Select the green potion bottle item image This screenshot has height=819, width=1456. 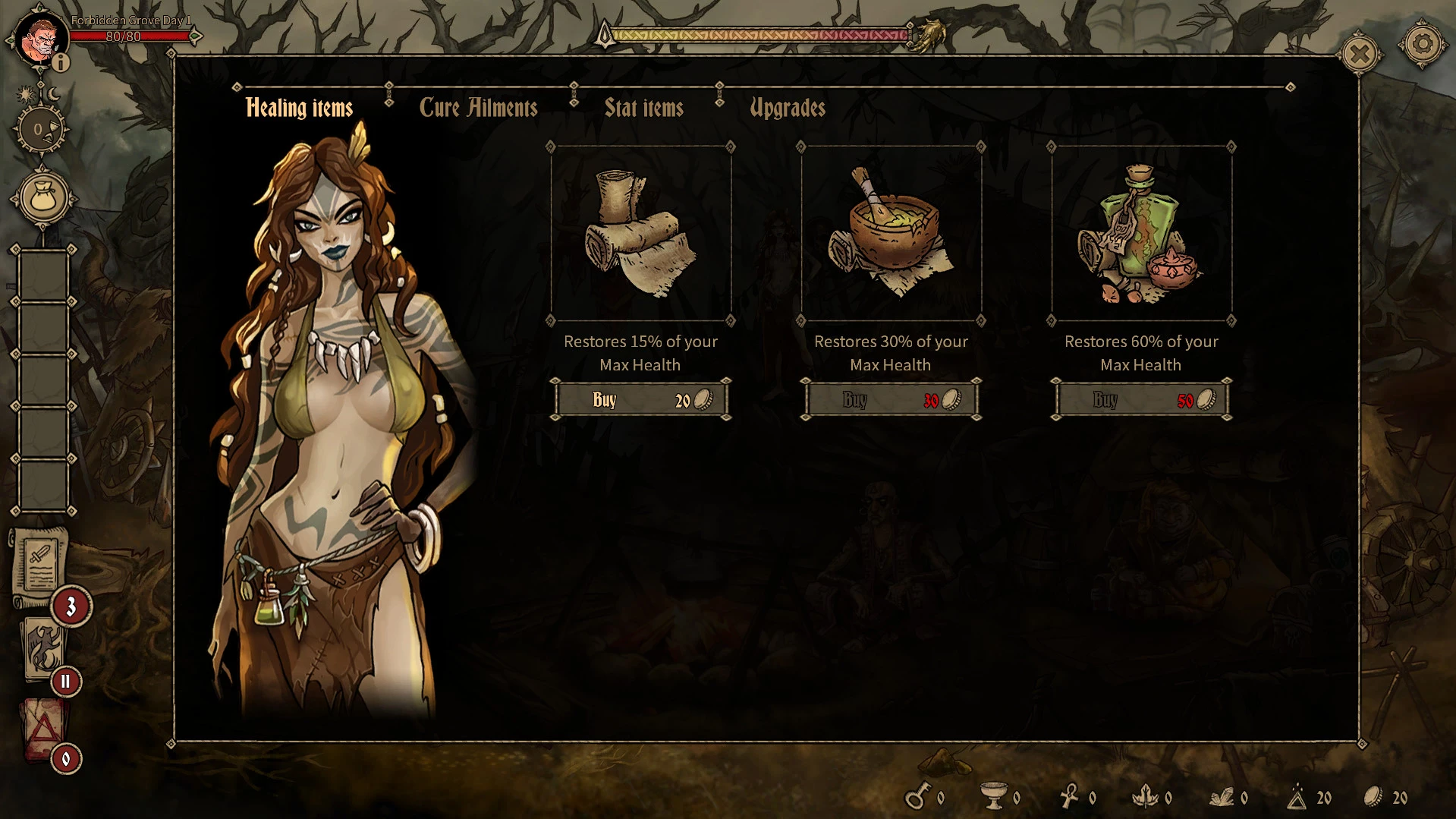click(1141, 233)
